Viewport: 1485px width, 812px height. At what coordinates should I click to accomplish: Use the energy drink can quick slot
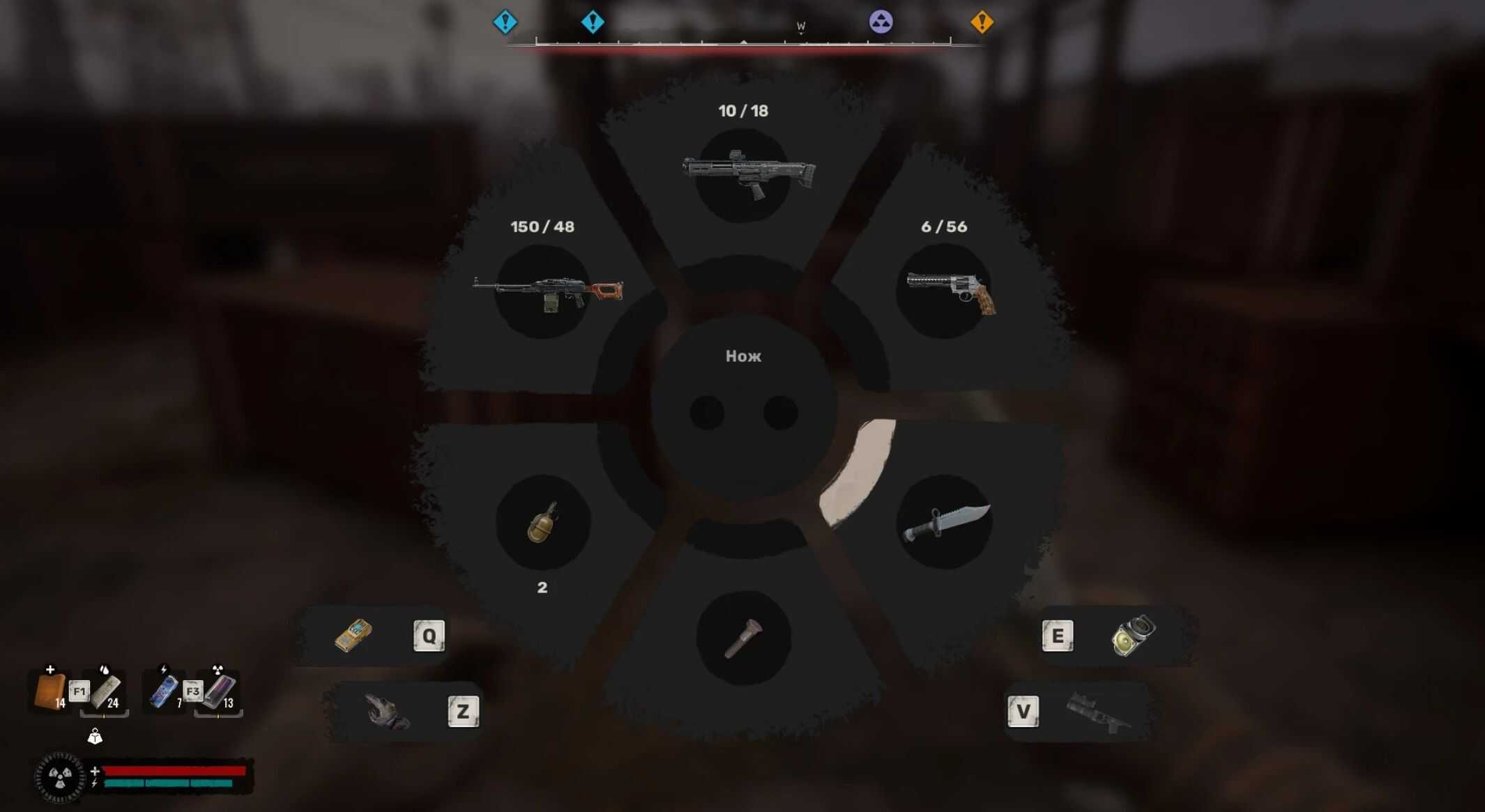165,691
